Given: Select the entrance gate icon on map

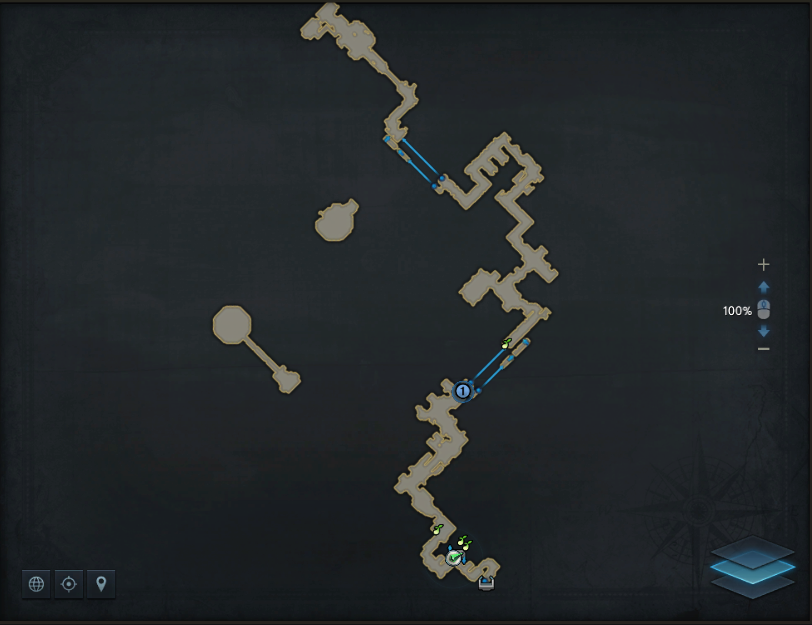Looking at the screenshot, I should point(487,583).
